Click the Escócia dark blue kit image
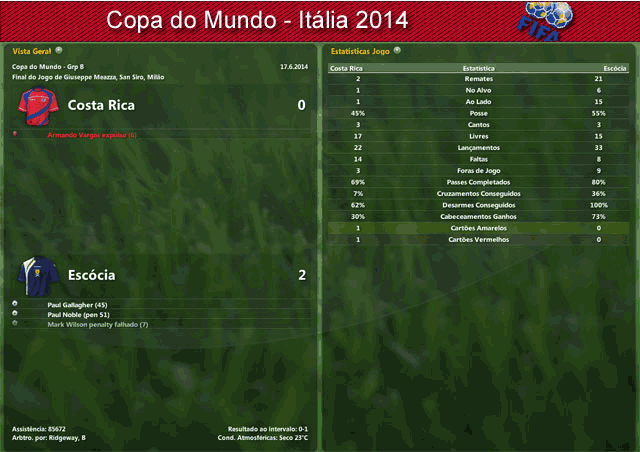640x452 pixels. pyautogui.click(x=37, y=274)
